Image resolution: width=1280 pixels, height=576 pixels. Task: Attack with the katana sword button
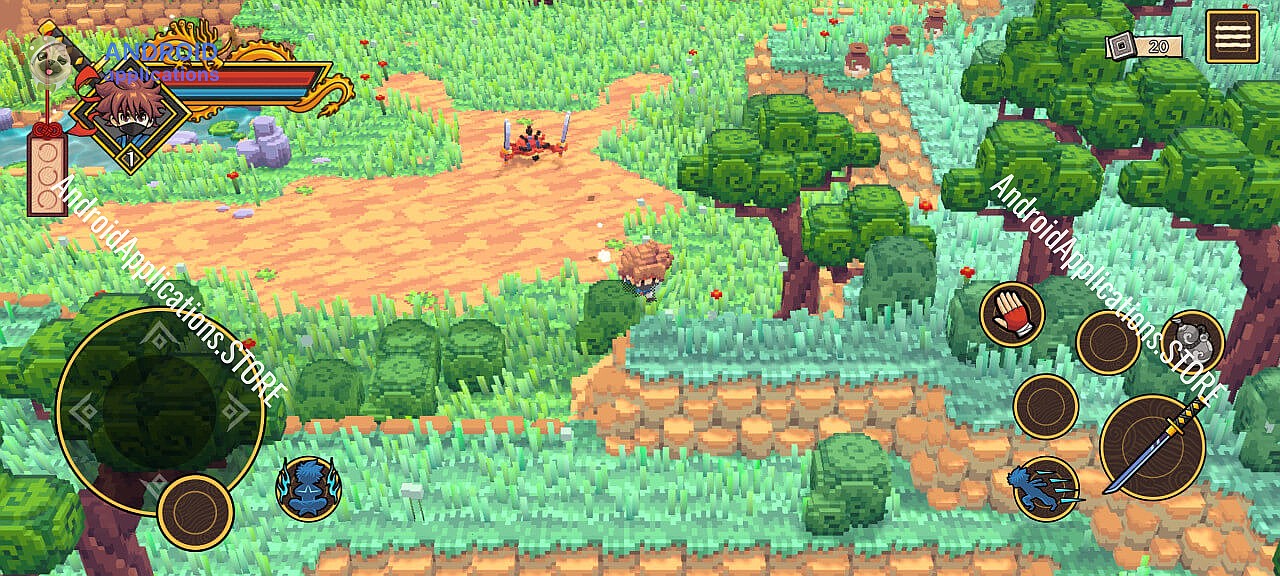(1153, 447)
